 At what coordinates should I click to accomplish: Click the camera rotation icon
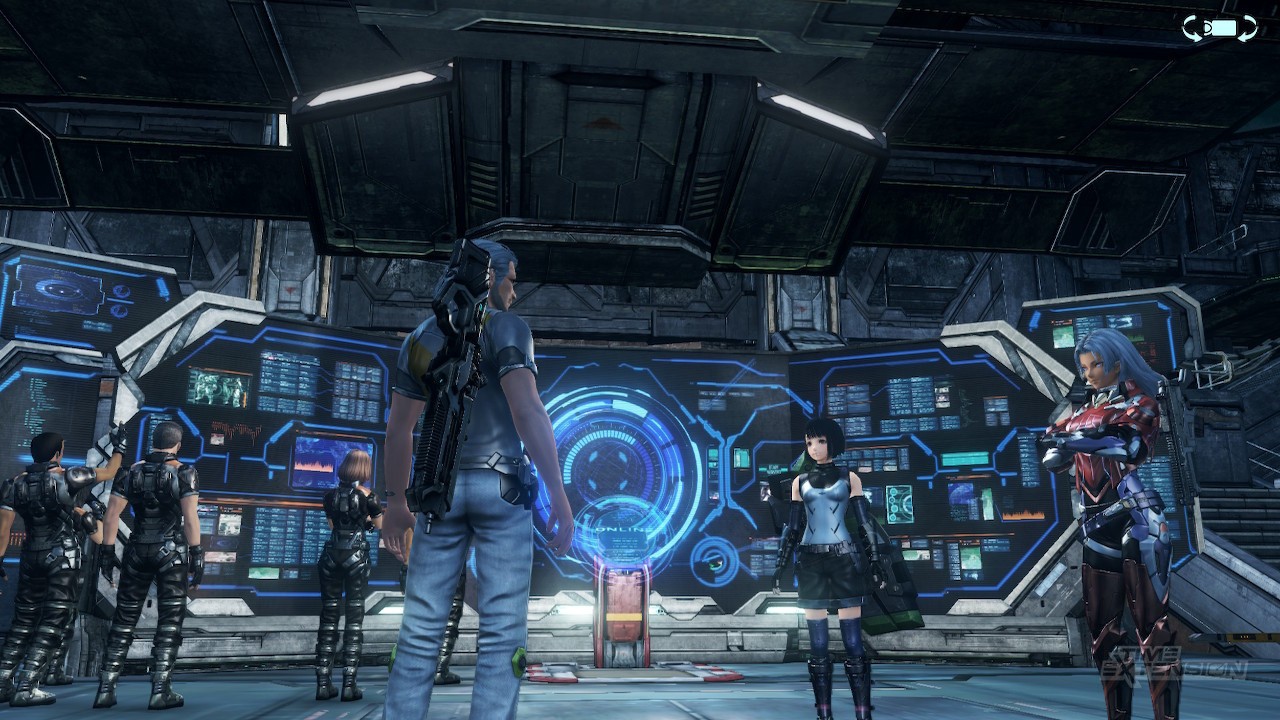1220,28
